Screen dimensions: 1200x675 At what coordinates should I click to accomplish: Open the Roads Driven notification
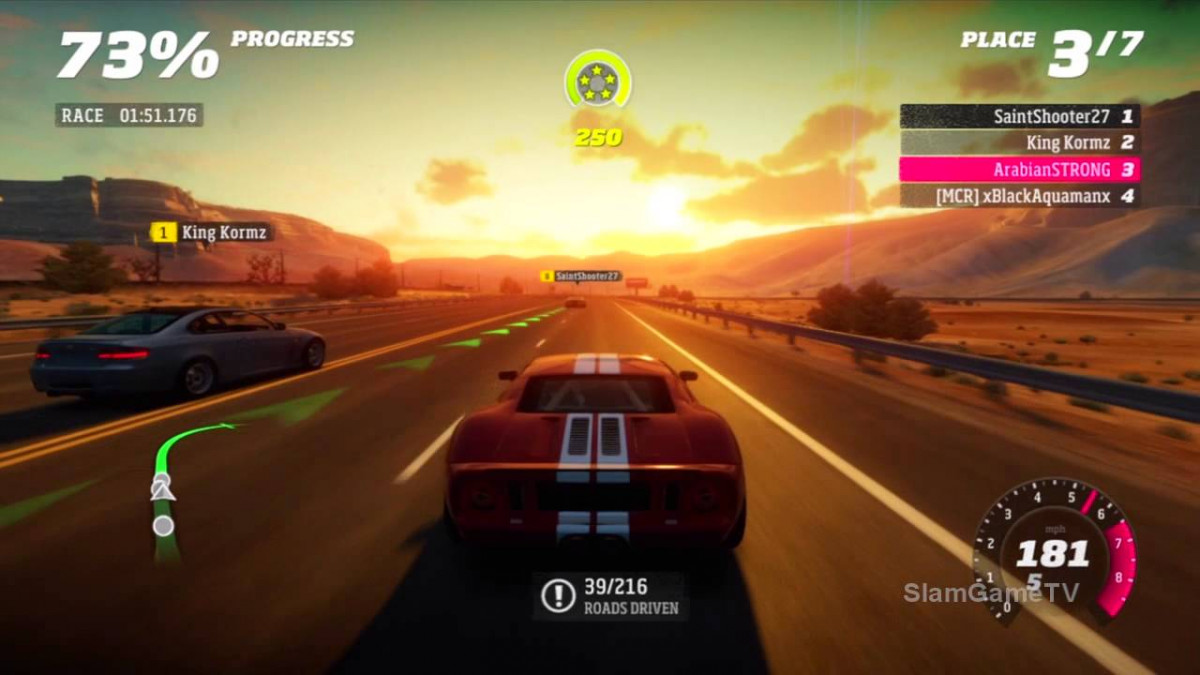click(x=610, y=596)
